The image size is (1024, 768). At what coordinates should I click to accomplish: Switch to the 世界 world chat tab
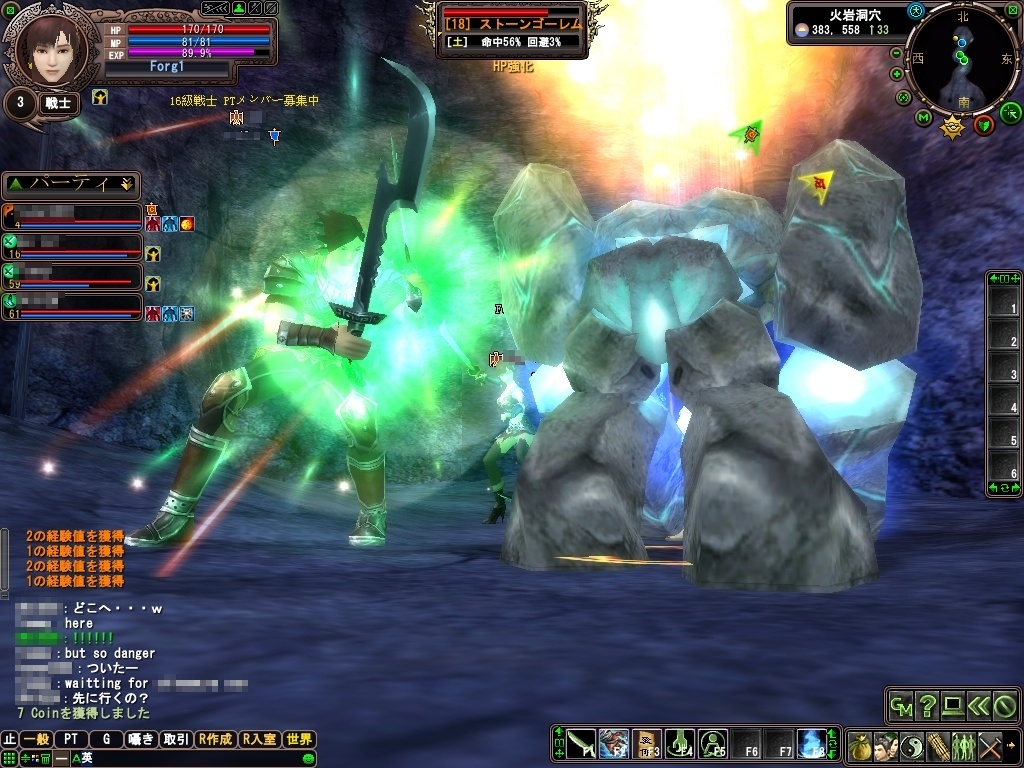299,740
